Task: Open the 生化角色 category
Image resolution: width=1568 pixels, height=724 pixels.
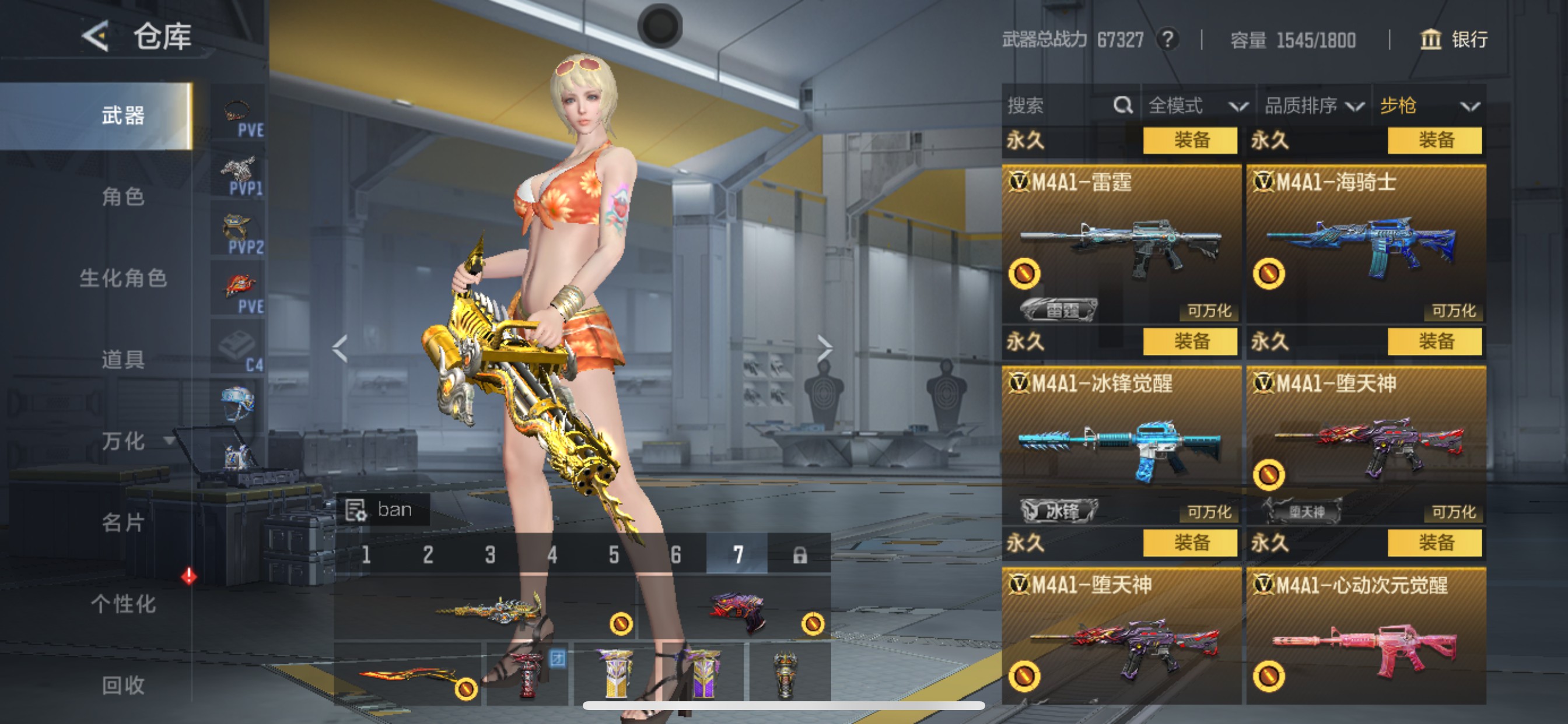Action: (123, 278)
